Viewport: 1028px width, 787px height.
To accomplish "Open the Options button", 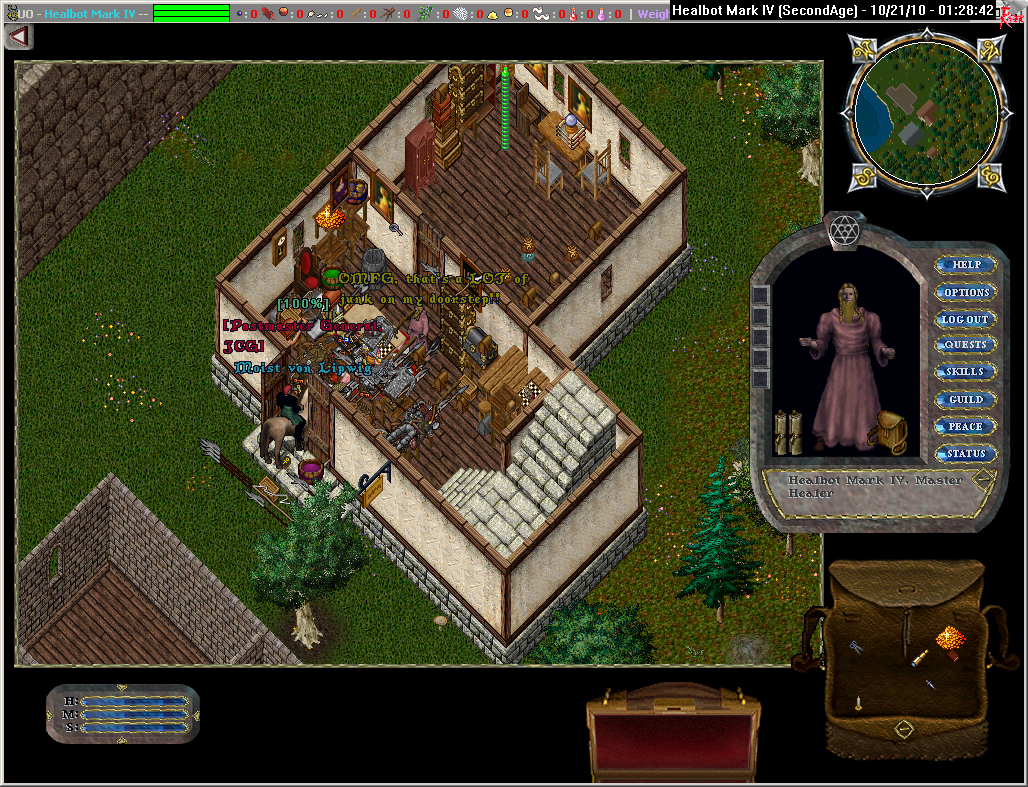I will point(966,292).
